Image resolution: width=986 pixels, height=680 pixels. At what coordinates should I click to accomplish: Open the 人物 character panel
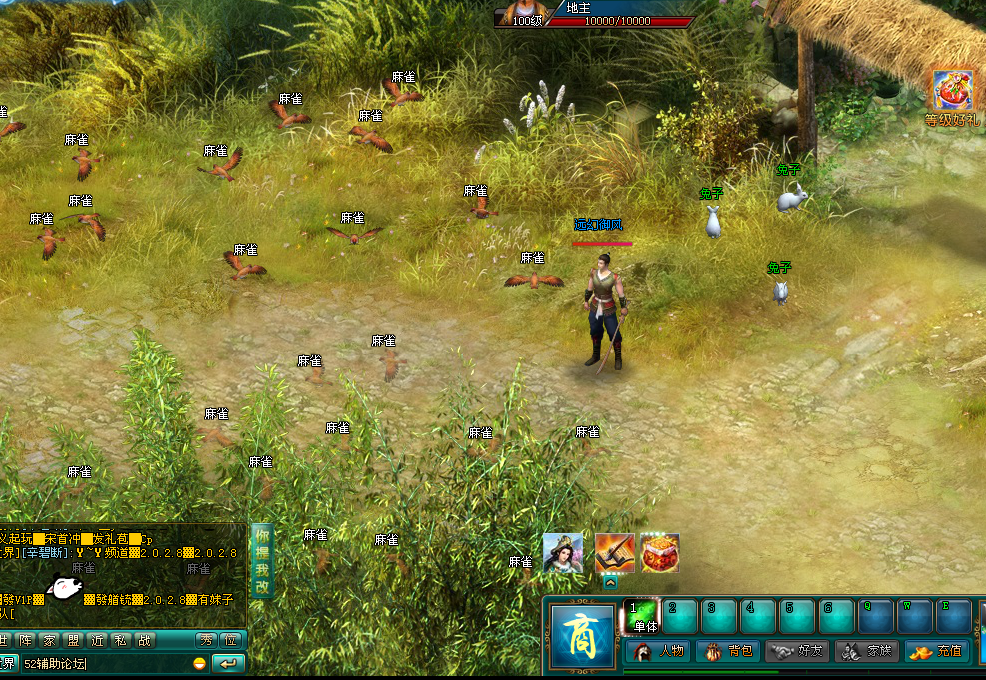click(659, 651)
